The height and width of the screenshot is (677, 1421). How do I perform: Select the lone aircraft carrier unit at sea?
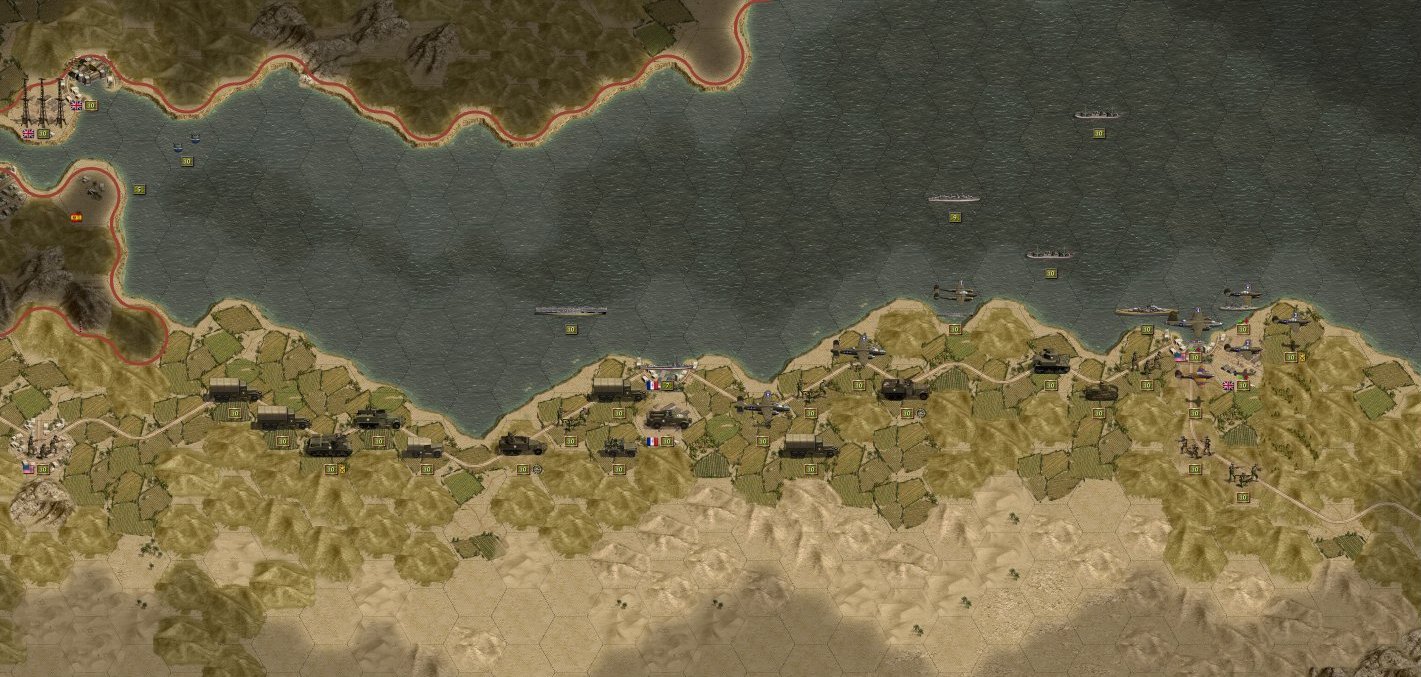[570, 311]
